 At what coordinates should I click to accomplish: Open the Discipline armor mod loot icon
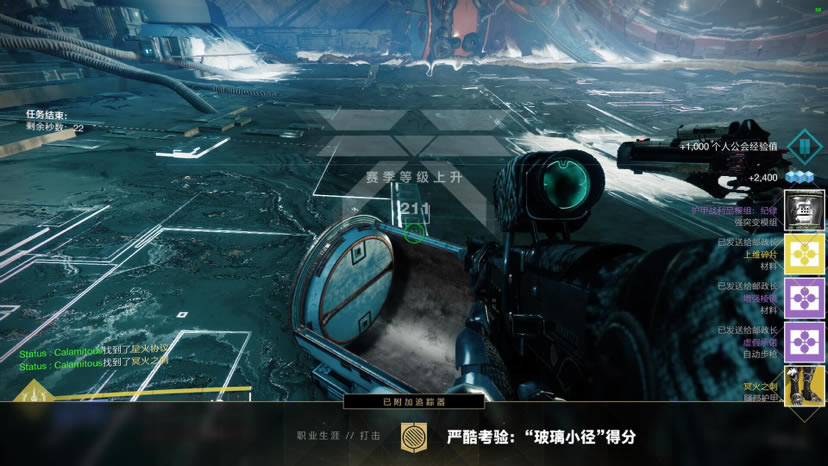tap(804, 210)
